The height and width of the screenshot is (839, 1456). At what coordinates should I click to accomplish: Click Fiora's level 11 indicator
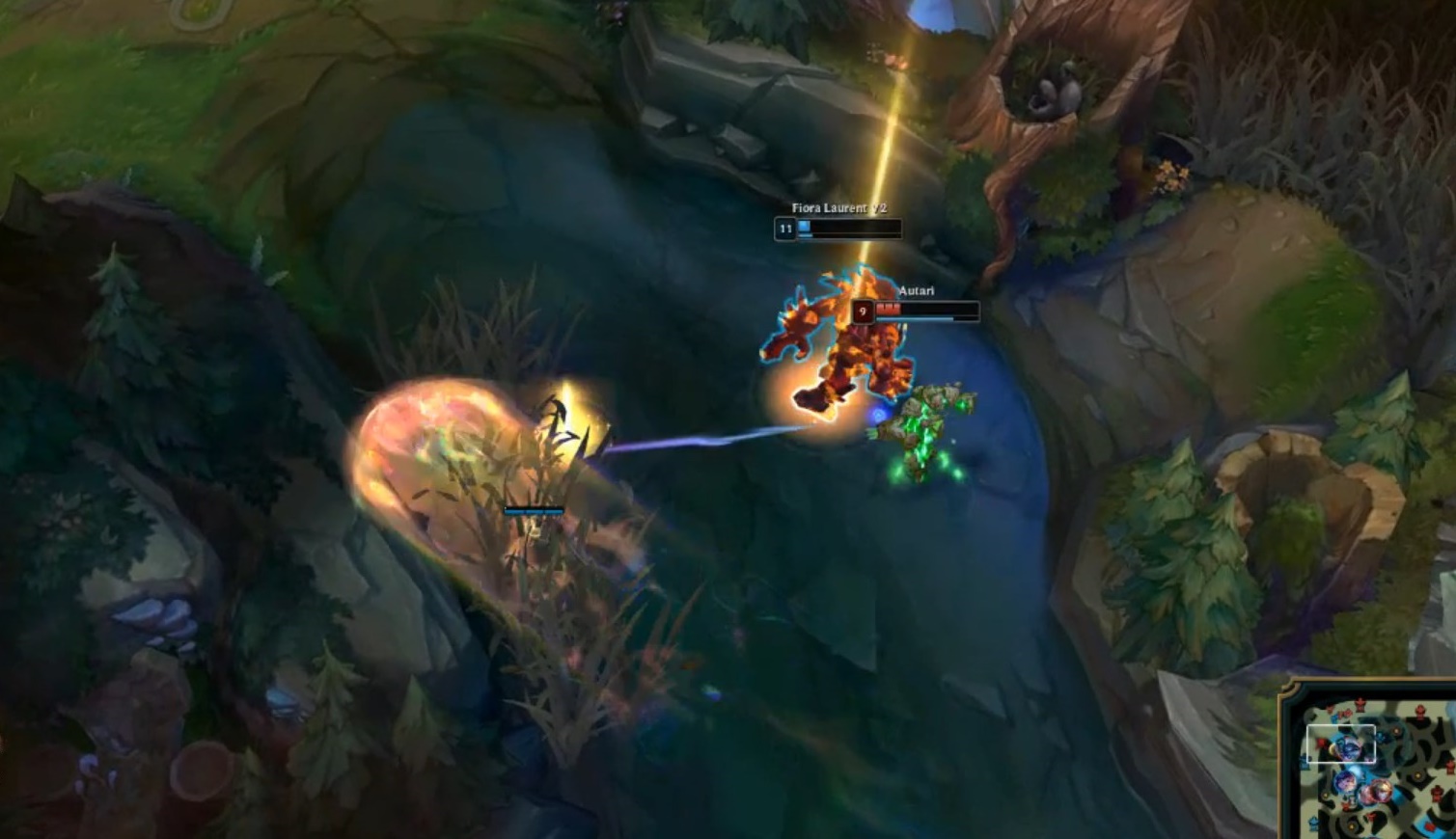tap(784, 230)
